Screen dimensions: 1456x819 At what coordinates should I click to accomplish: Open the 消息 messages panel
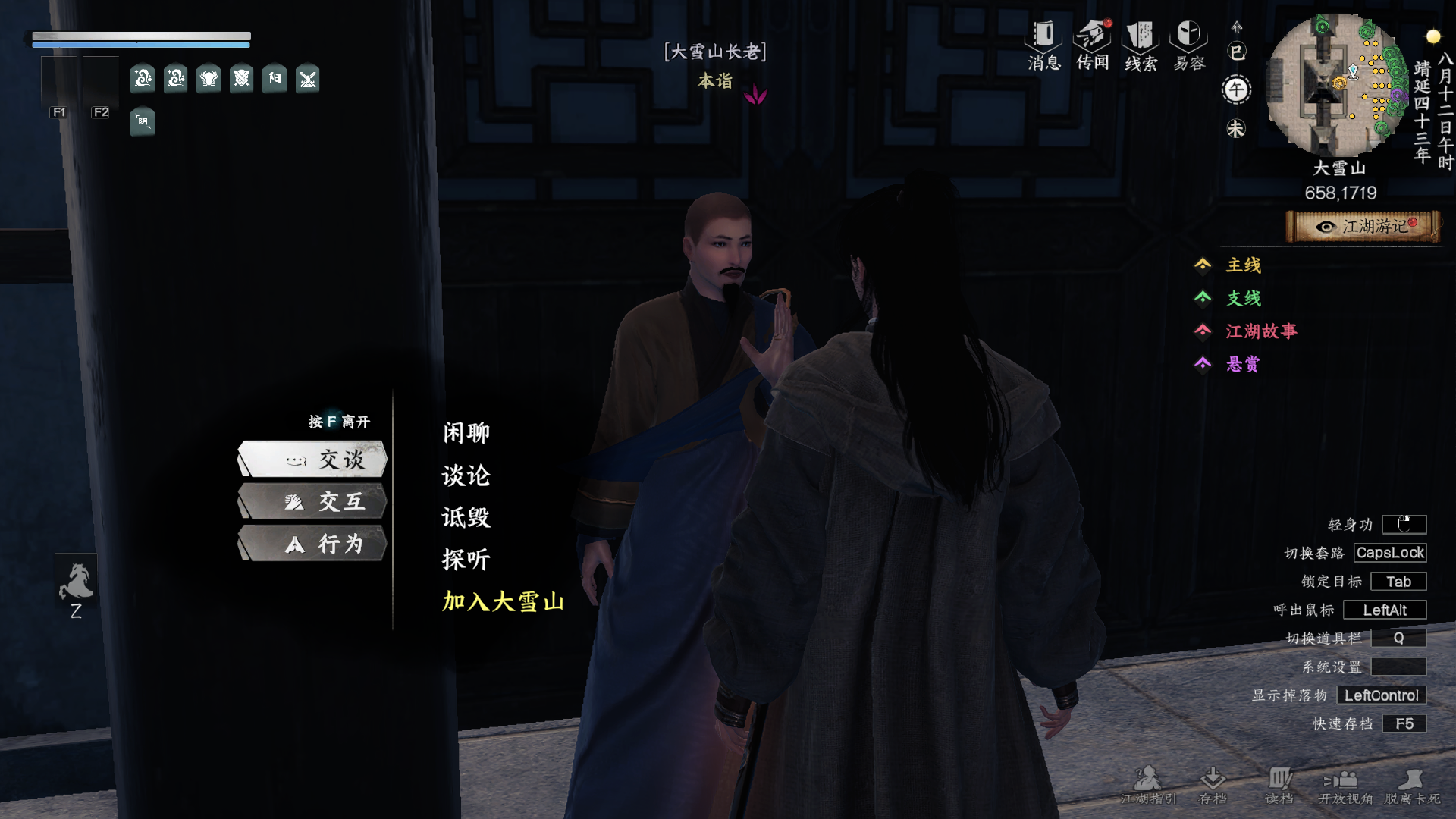point(1043,45)
